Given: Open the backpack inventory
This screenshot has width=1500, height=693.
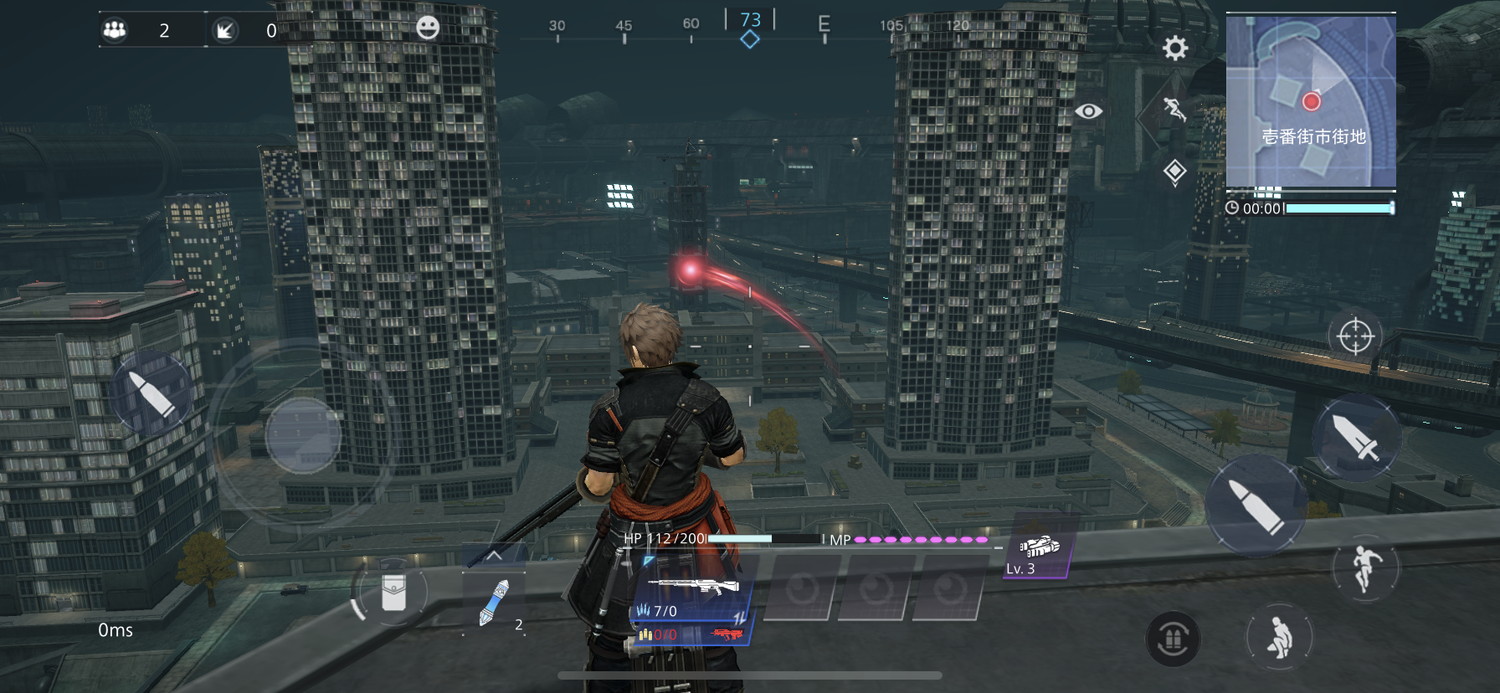Looking at the screenshot, I should (x=393, y=592).
